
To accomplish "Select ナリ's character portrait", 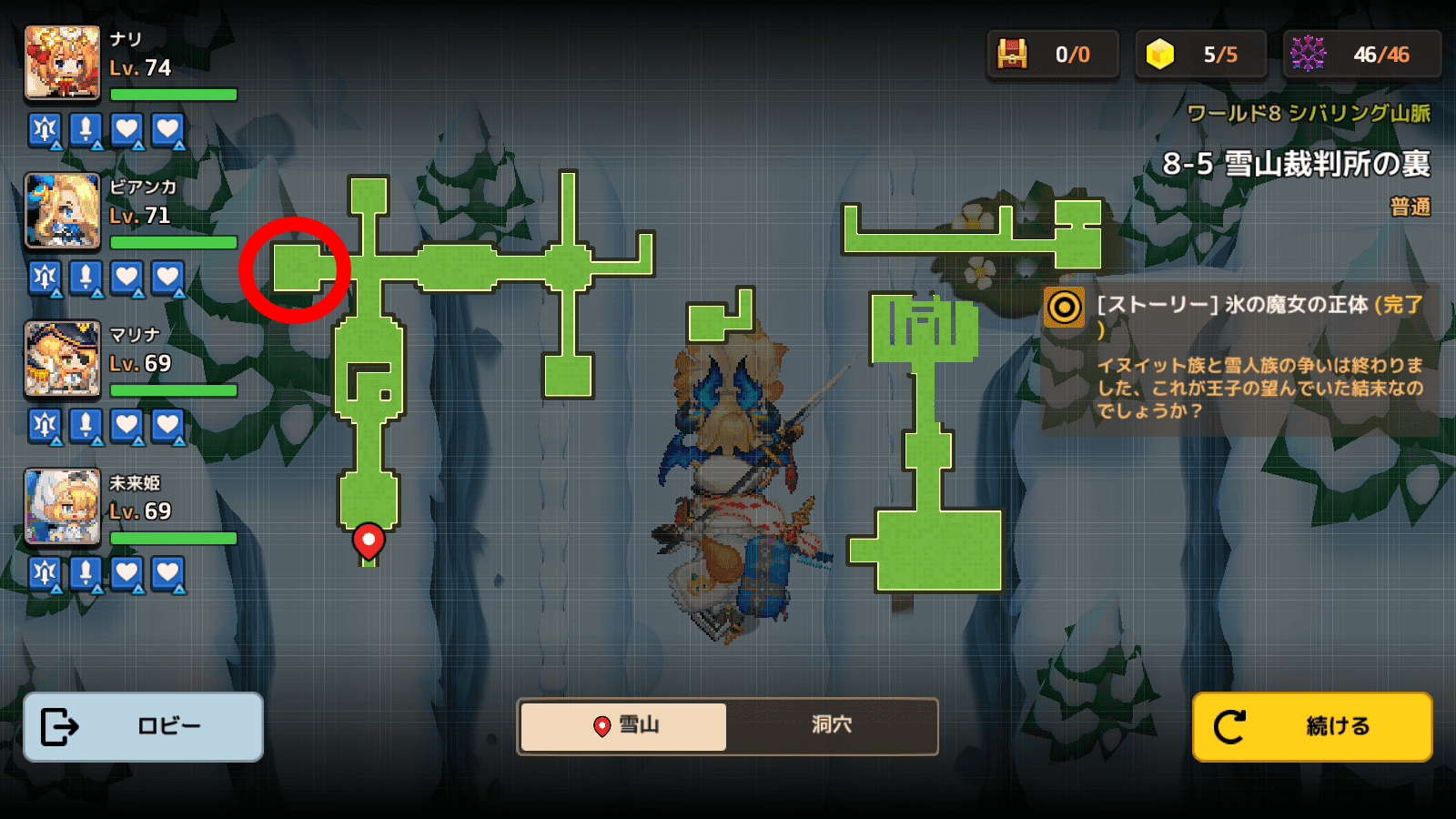I will (63, 63).
